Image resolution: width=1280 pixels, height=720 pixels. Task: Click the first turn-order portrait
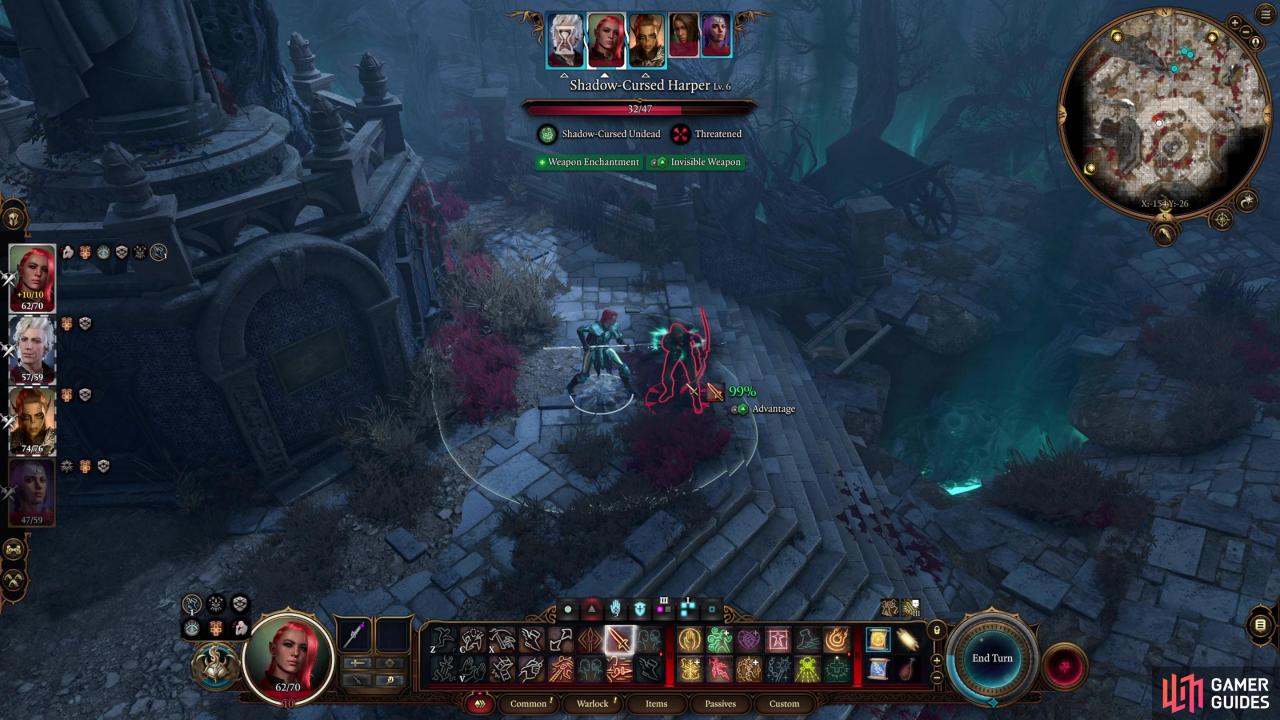(x=564, y=41)
